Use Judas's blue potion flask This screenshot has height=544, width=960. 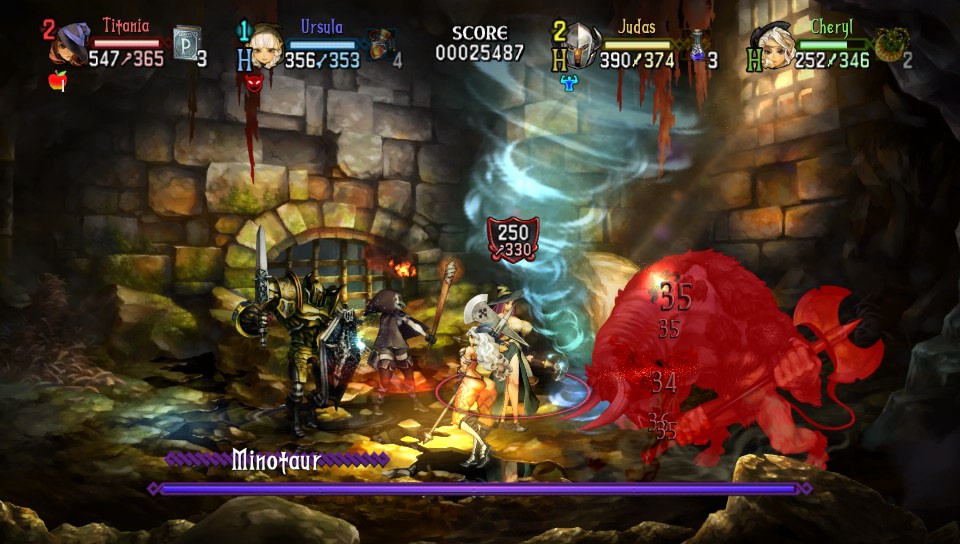pyautogui.click(x=697, y=46)
